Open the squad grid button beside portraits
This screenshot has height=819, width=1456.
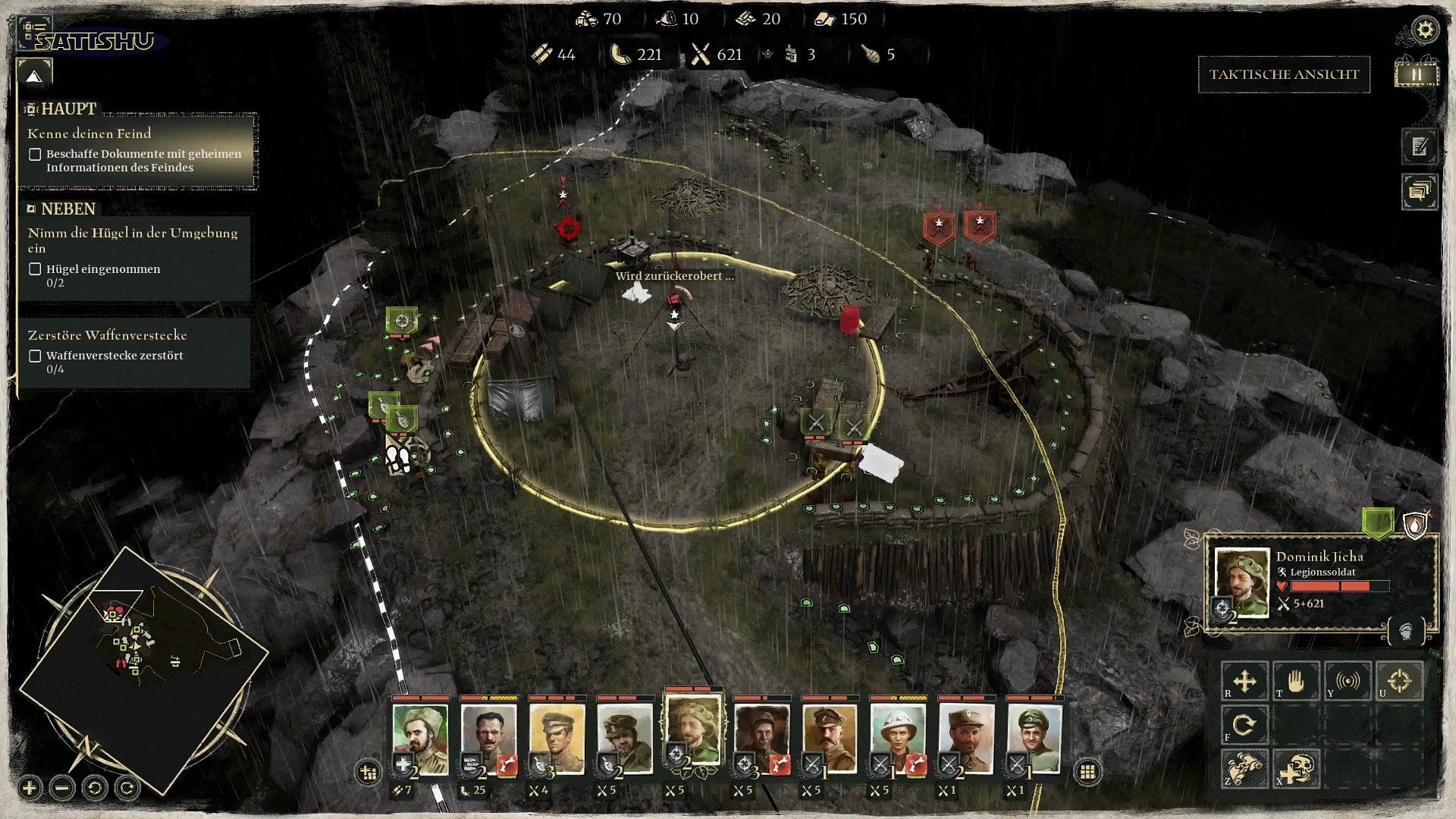point(1087,772)
